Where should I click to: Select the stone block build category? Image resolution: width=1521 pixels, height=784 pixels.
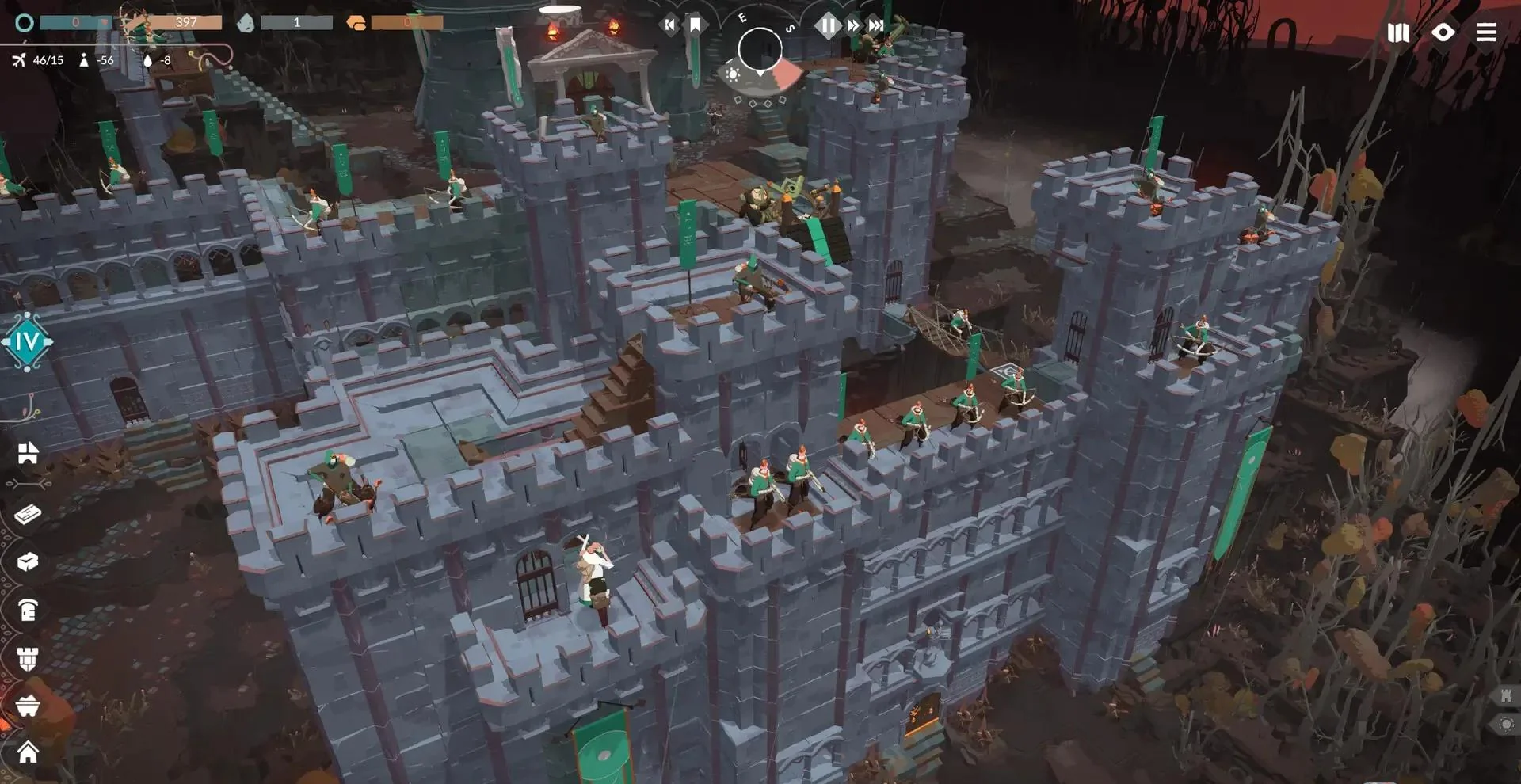pyautogui.click(x=28, y=561)
